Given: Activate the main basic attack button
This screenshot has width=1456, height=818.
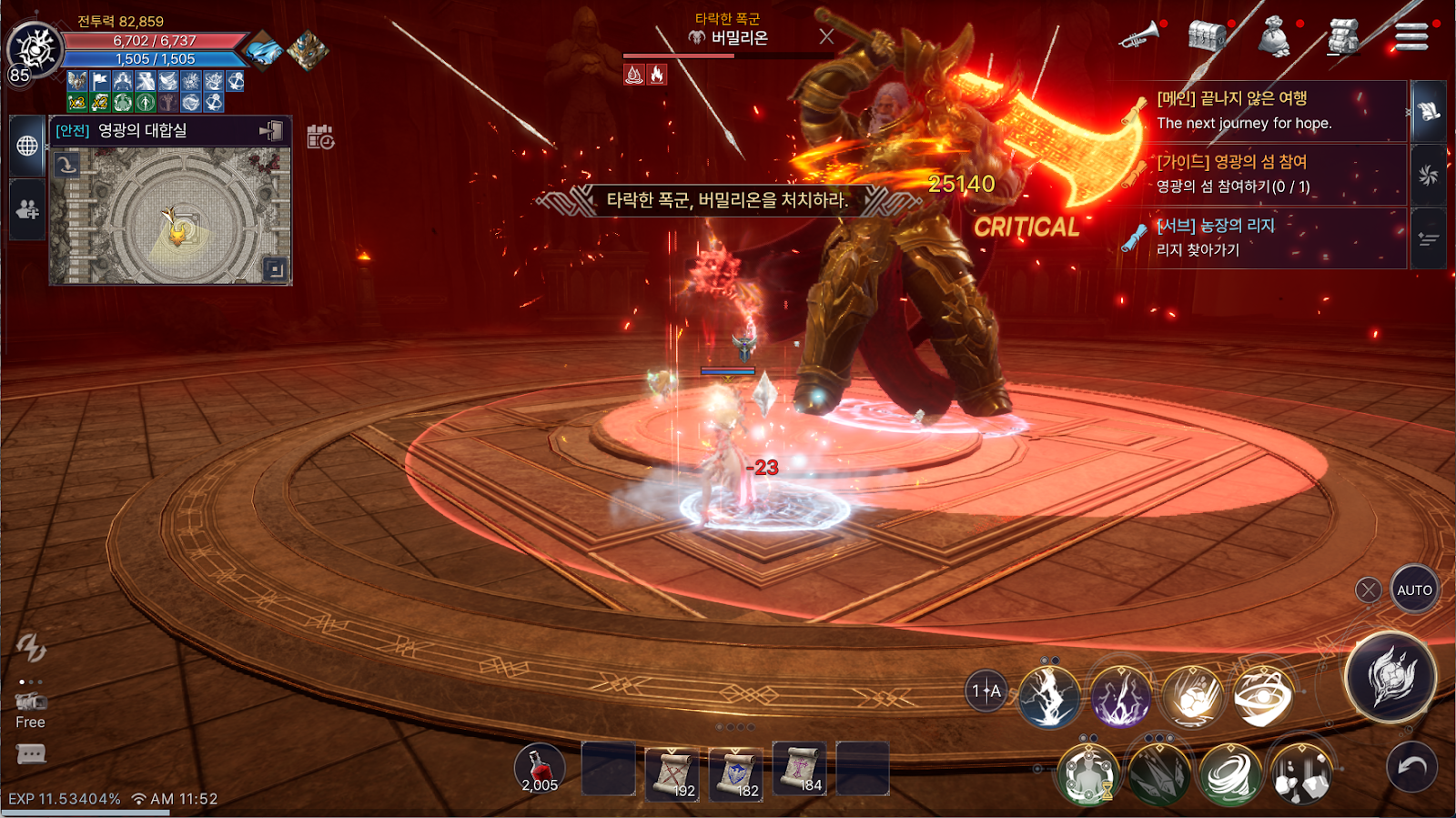Looking at the screenshot, I should pos(1390,678).
